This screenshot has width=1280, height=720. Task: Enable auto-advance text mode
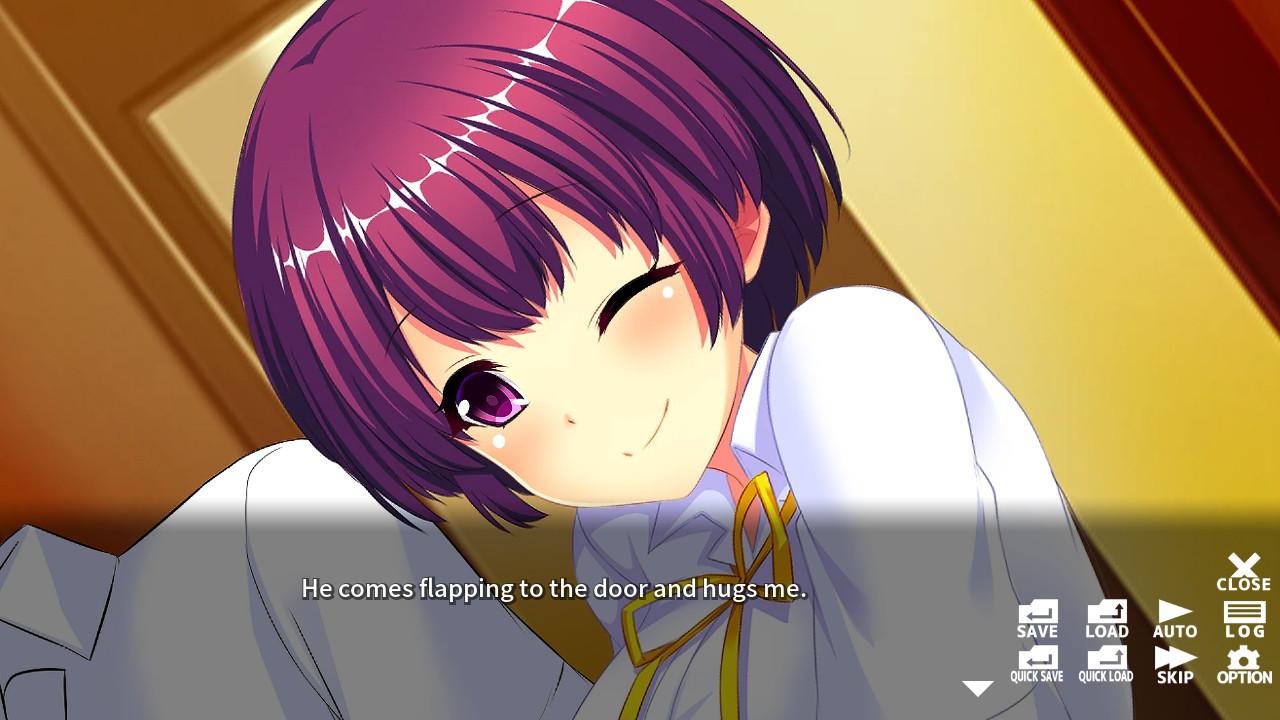1174,614
